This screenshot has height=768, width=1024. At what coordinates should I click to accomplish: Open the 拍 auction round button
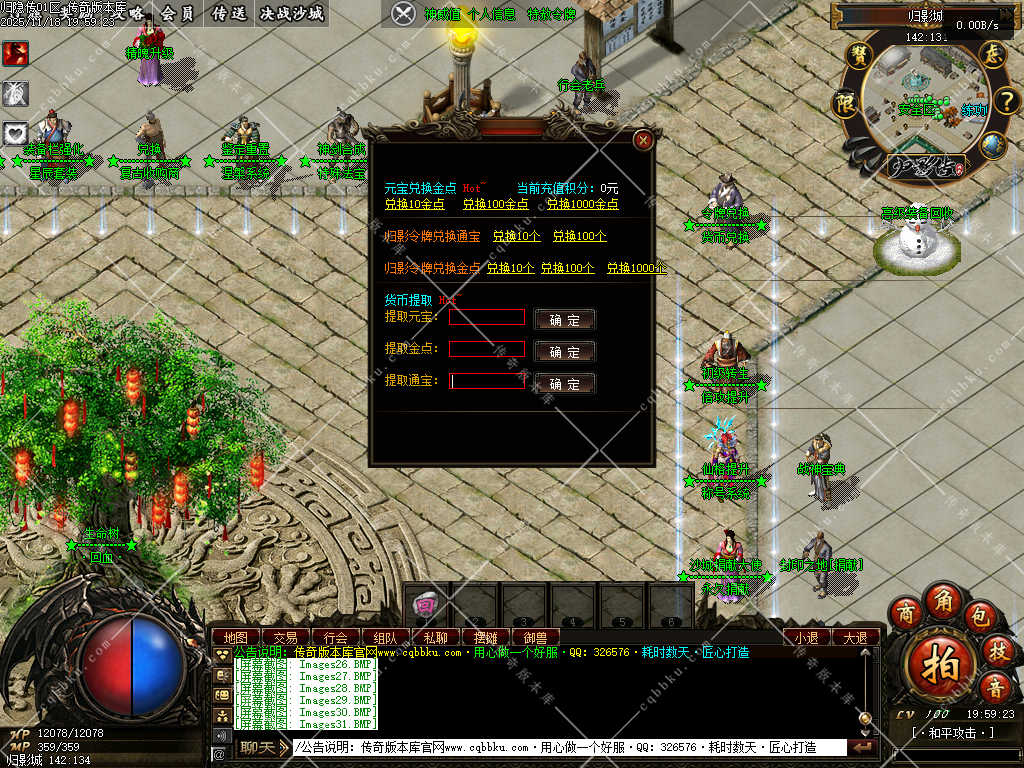click(941, 661)
